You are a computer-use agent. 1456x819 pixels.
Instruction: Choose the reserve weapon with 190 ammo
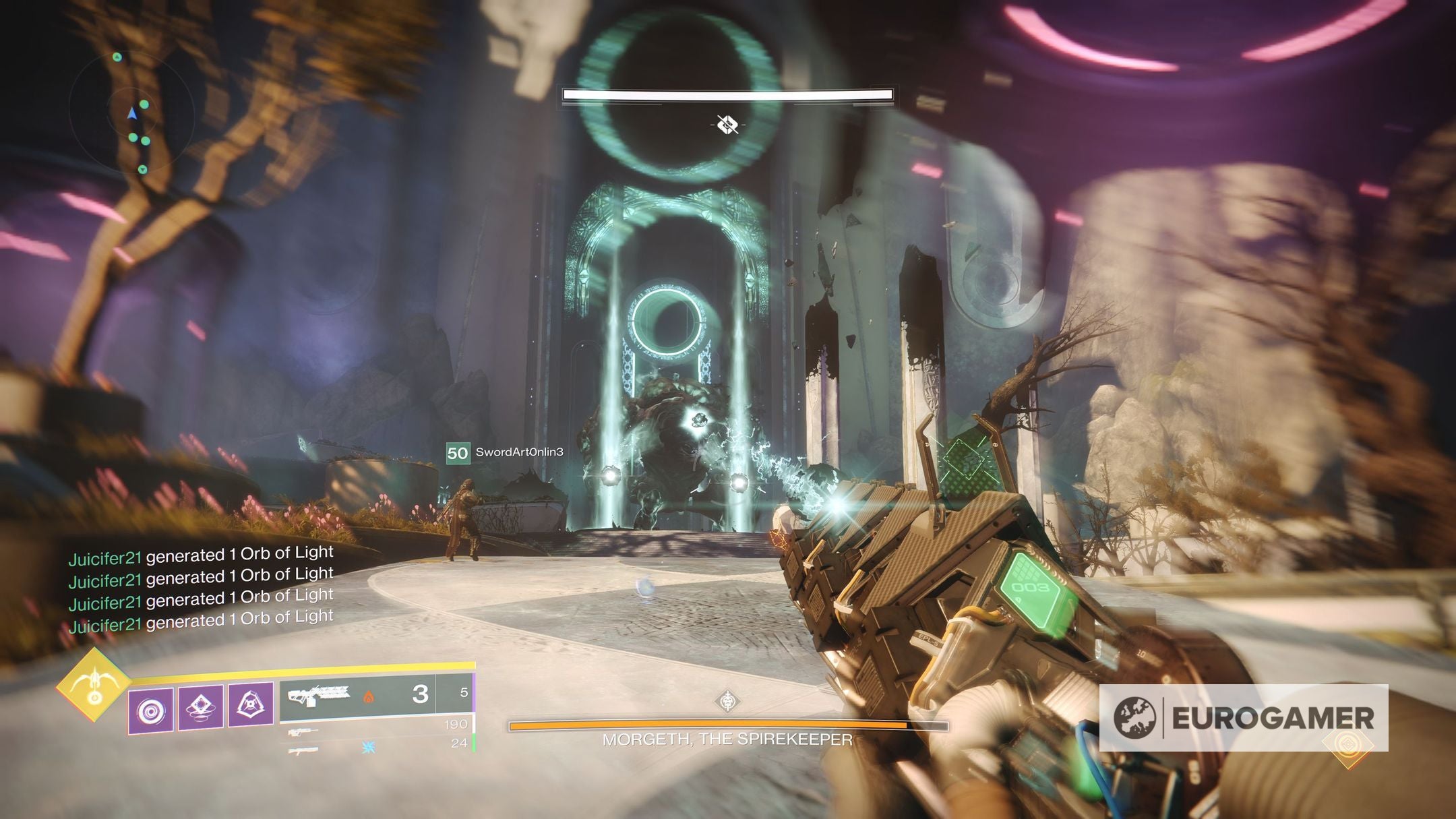tap(377, 727)
